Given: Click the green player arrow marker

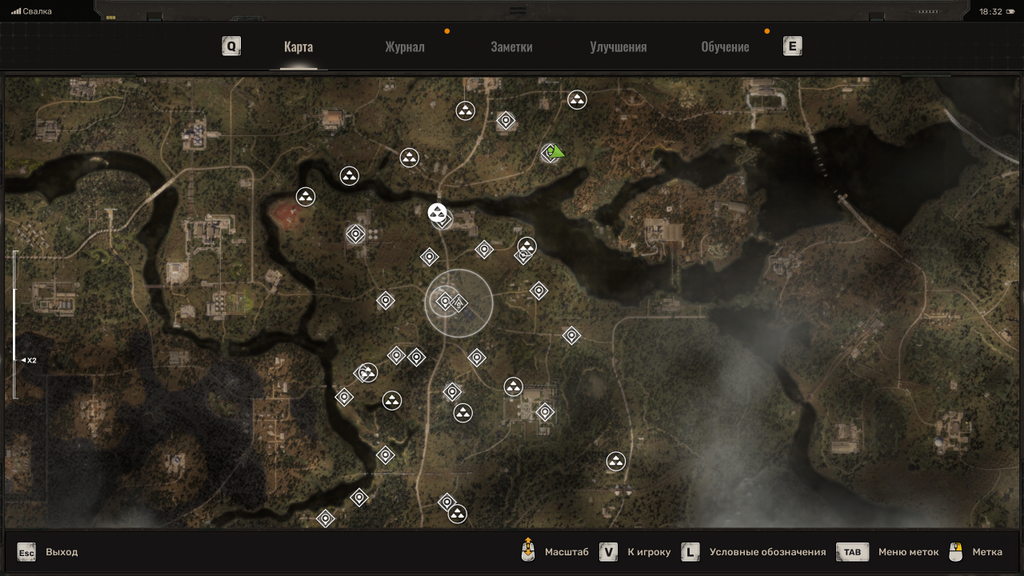Looking at the screenshot, I should (x=556, y=152).
